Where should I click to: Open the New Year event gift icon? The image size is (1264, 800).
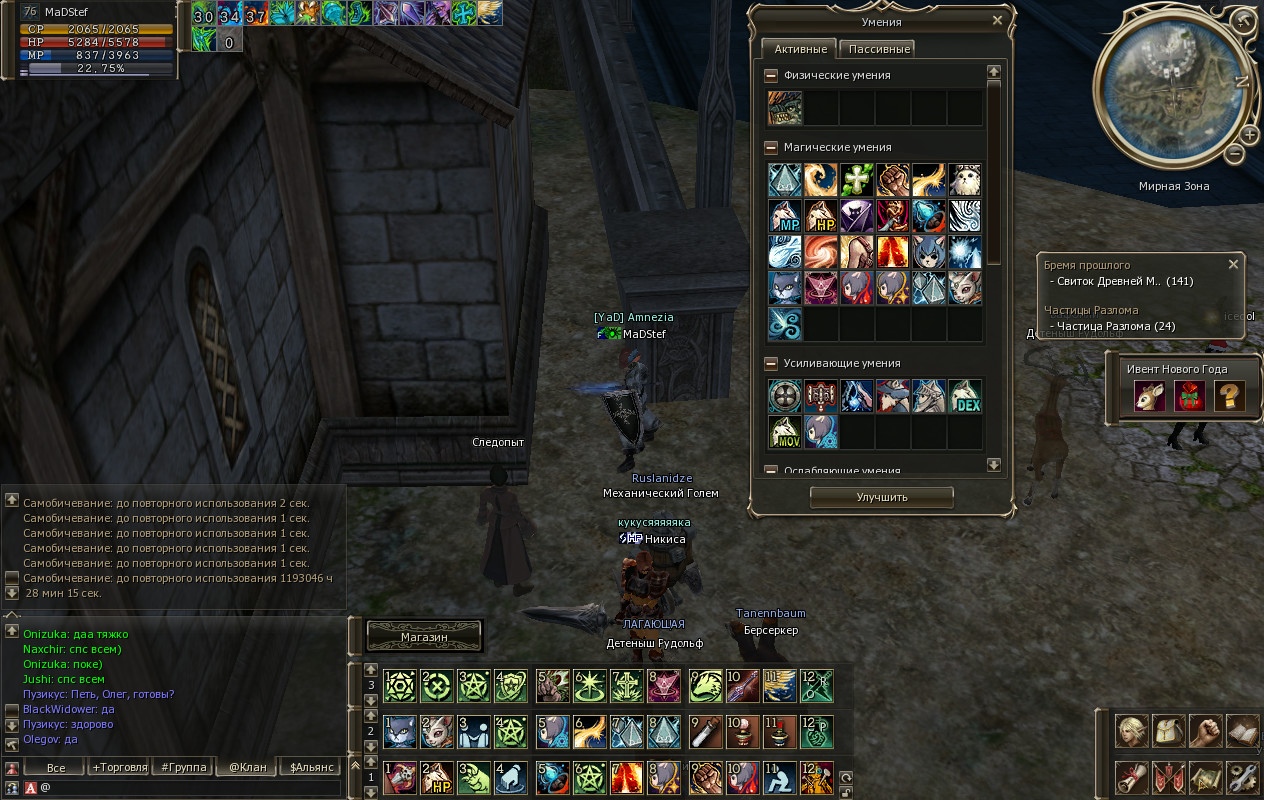coord(1189,396)
